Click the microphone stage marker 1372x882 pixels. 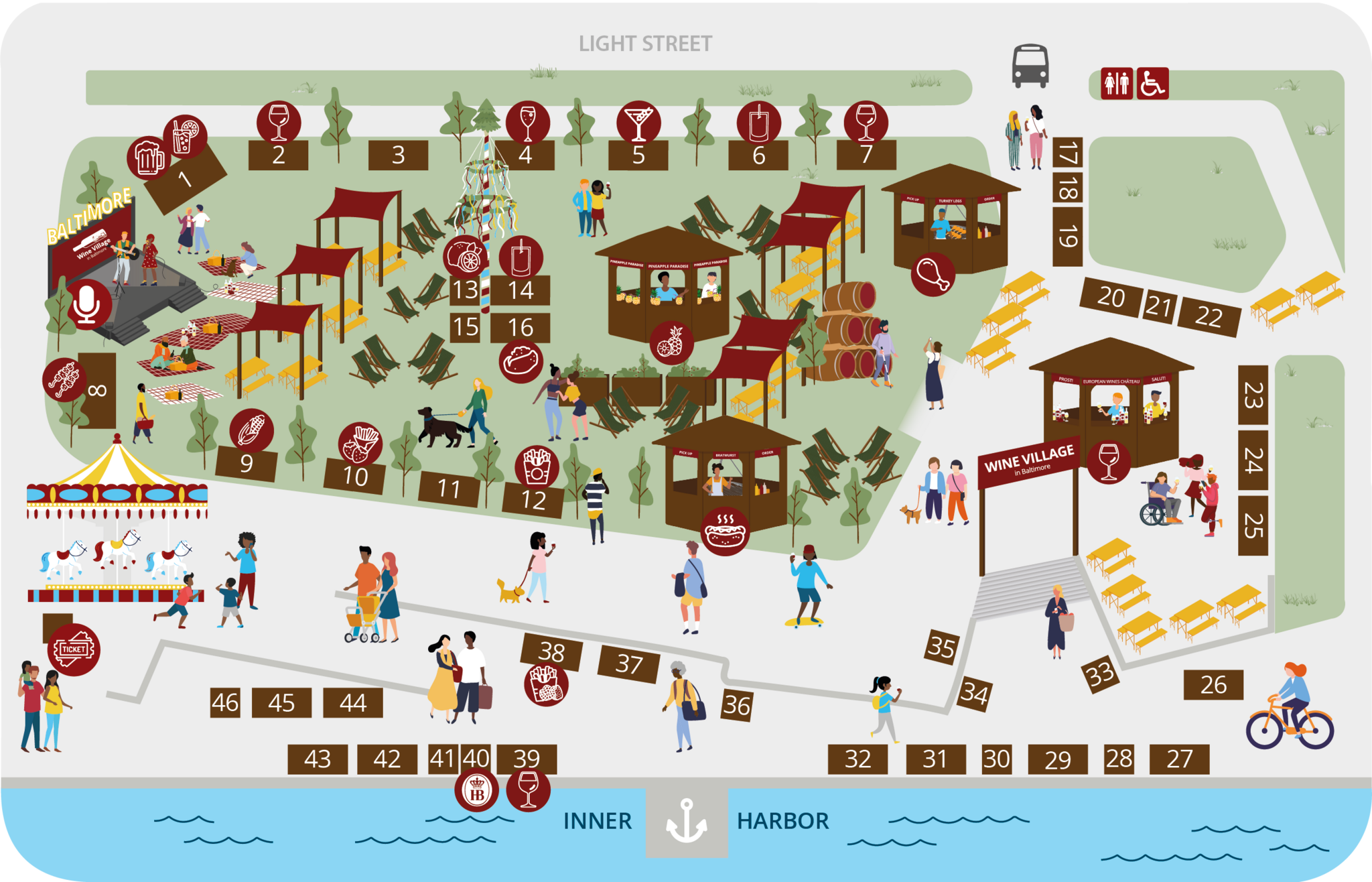(x=88, y=304)
